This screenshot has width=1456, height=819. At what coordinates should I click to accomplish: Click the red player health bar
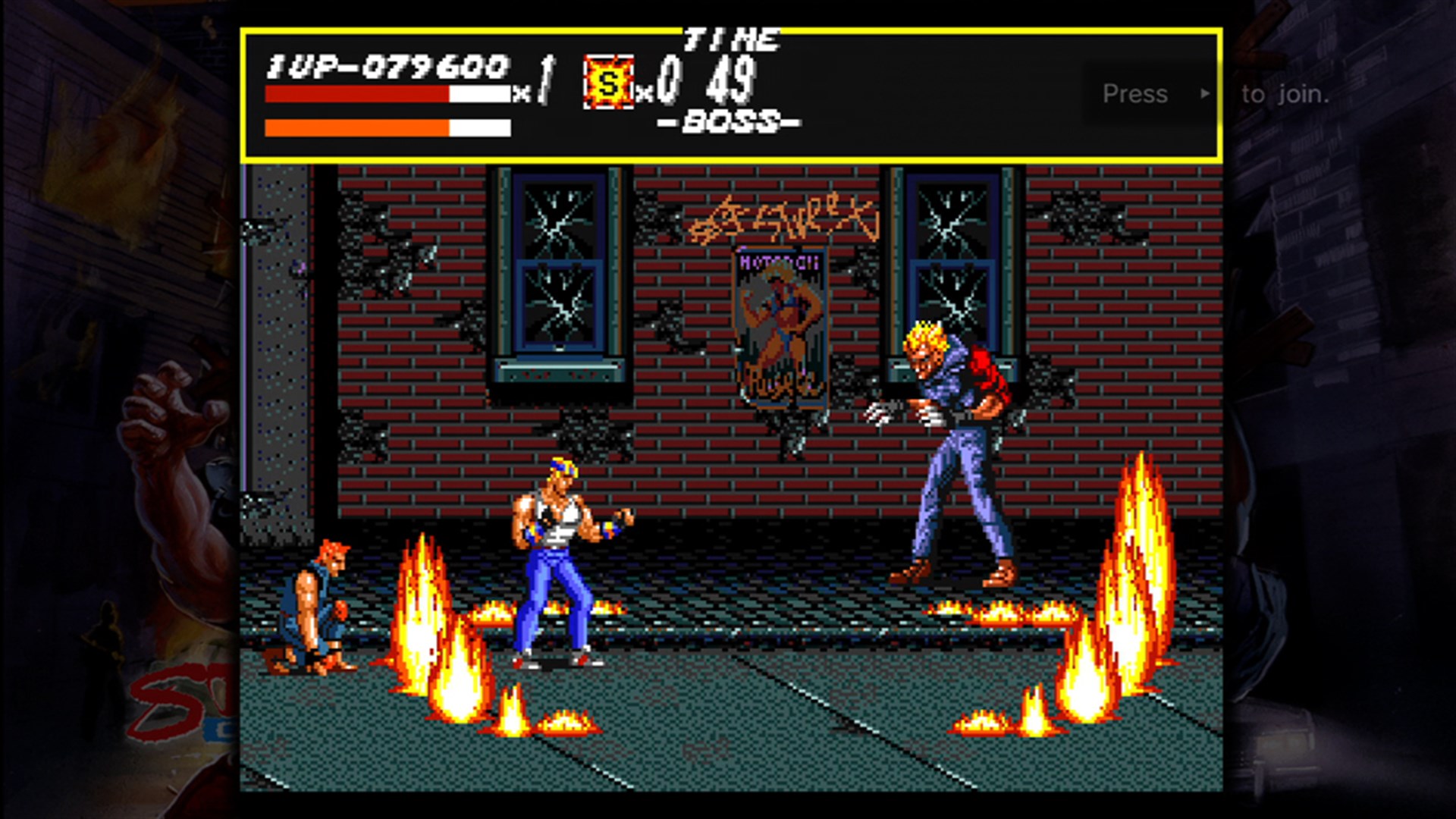(x=356, y=93)
